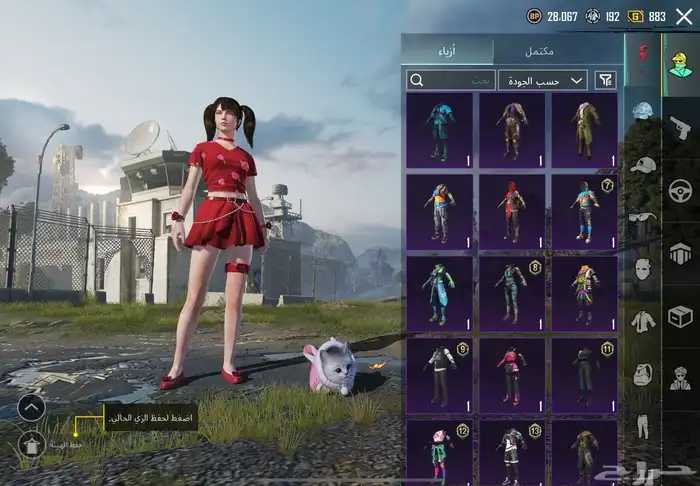Switch to the أزياء outfits tab
This screenshot has width=700, height=486.
point(447,51)
